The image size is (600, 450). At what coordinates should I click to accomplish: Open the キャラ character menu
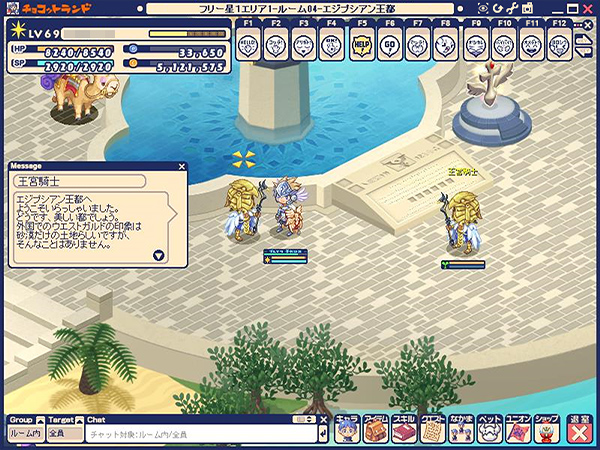point(346,429)
